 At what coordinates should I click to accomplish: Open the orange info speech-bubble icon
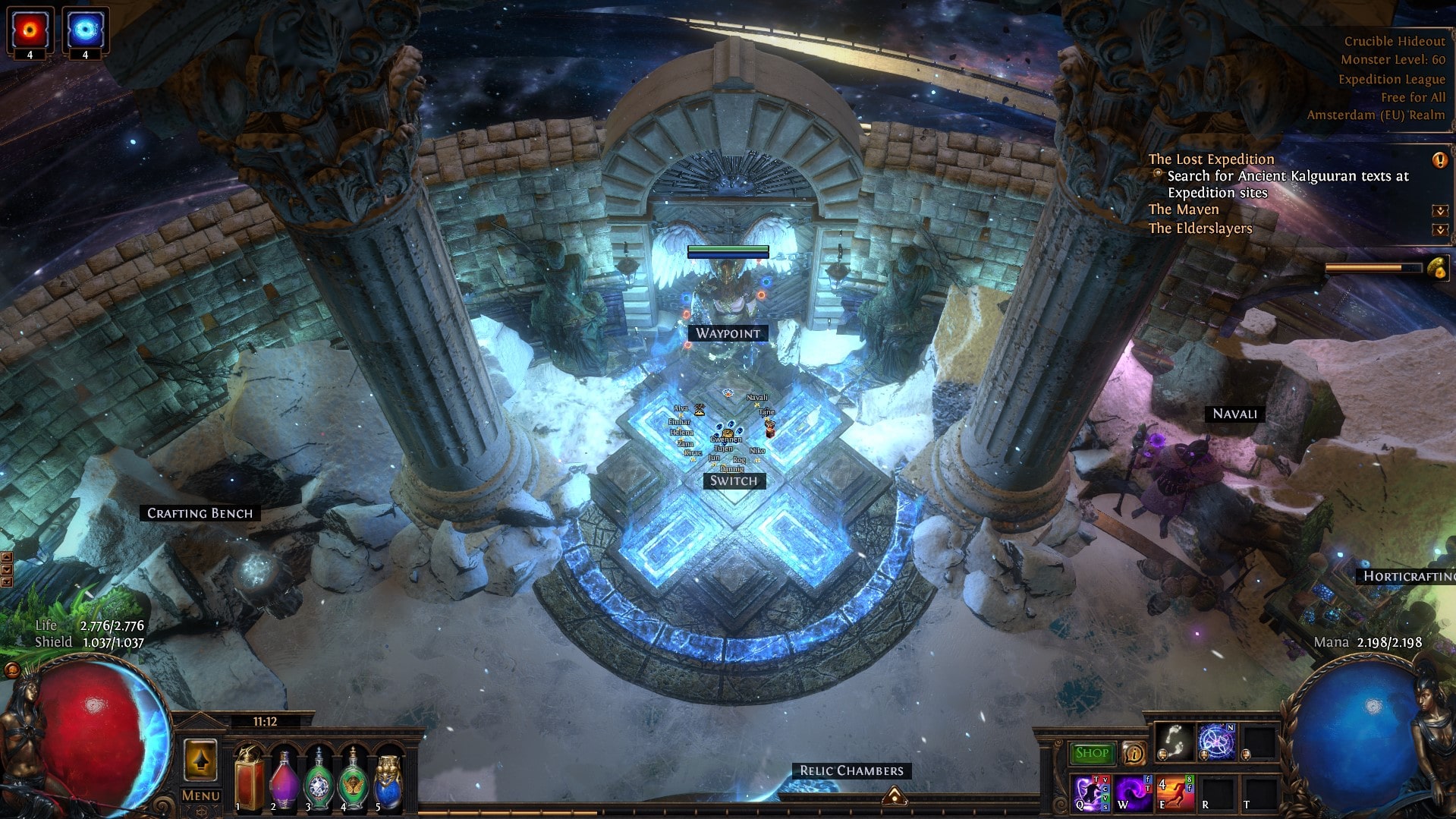click(1134, 753)
